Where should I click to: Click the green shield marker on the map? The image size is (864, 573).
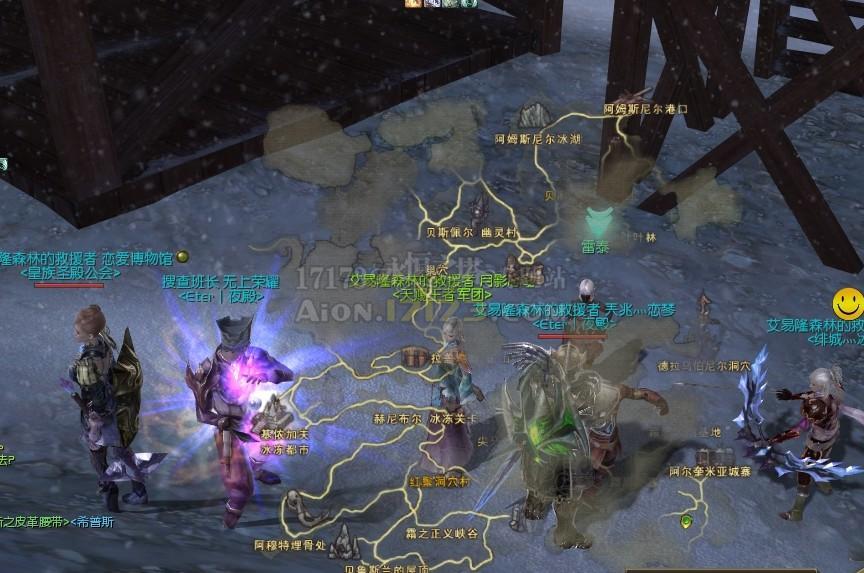[x=686, y=521]
